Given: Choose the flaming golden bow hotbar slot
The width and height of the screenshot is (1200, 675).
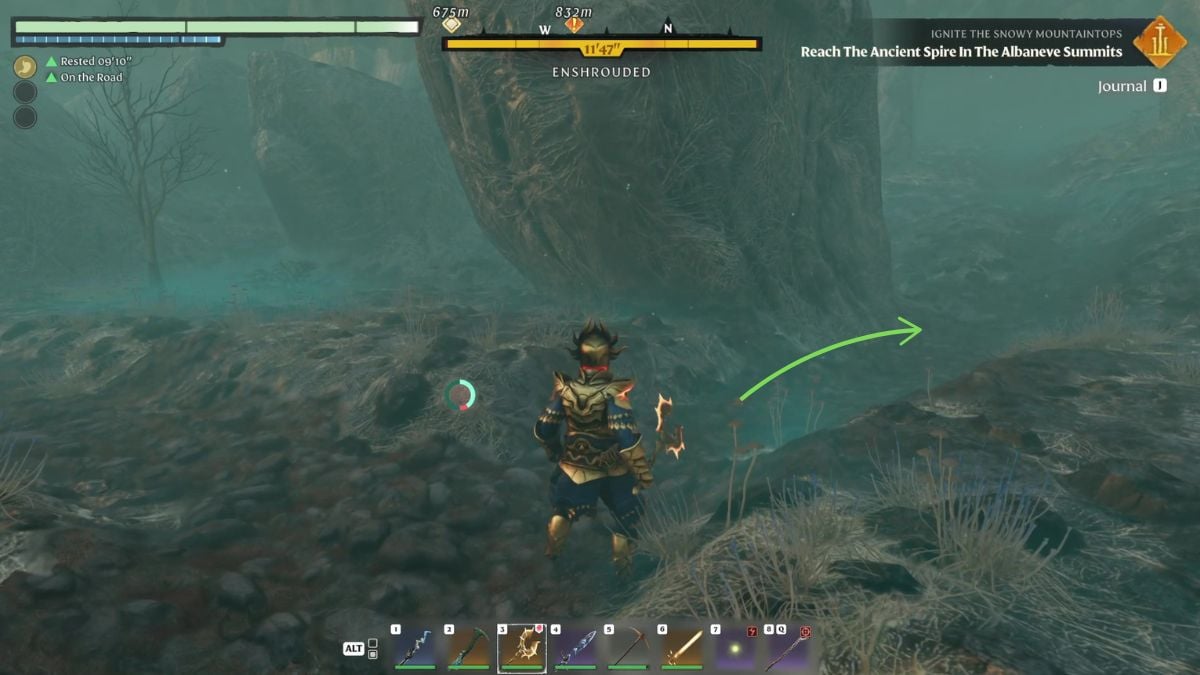Looking at the screenshot, I should click(x=522, y=647).
